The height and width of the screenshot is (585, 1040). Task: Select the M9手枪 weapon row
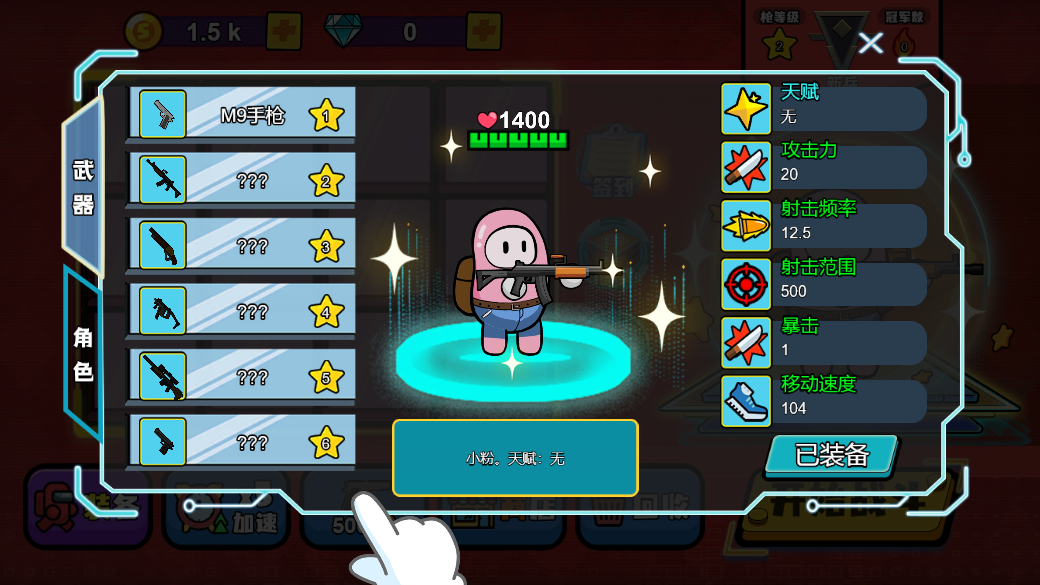241,114
